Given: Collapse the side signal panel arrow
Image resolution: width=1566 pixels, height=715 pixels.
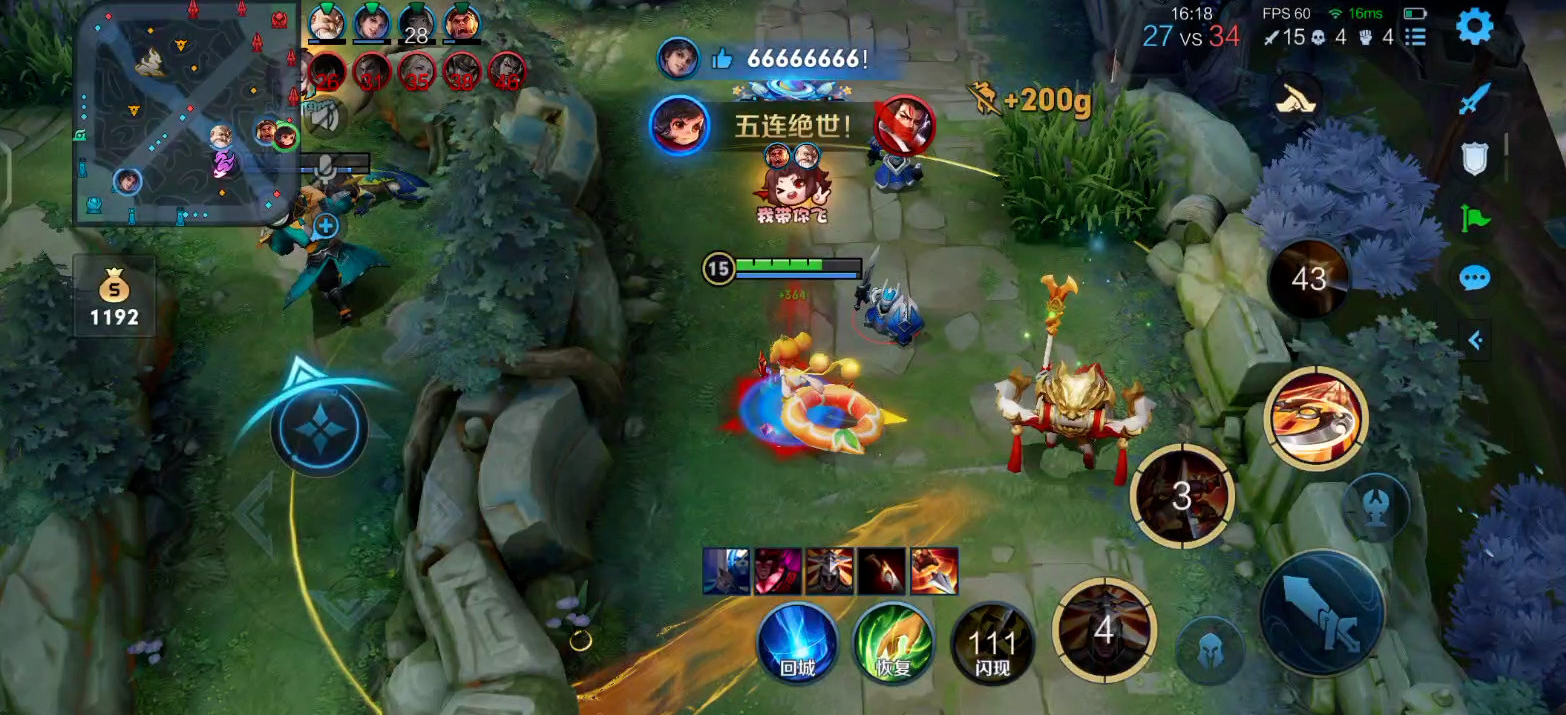Looking at the screenshot, I should click(x=1475, y=340).
